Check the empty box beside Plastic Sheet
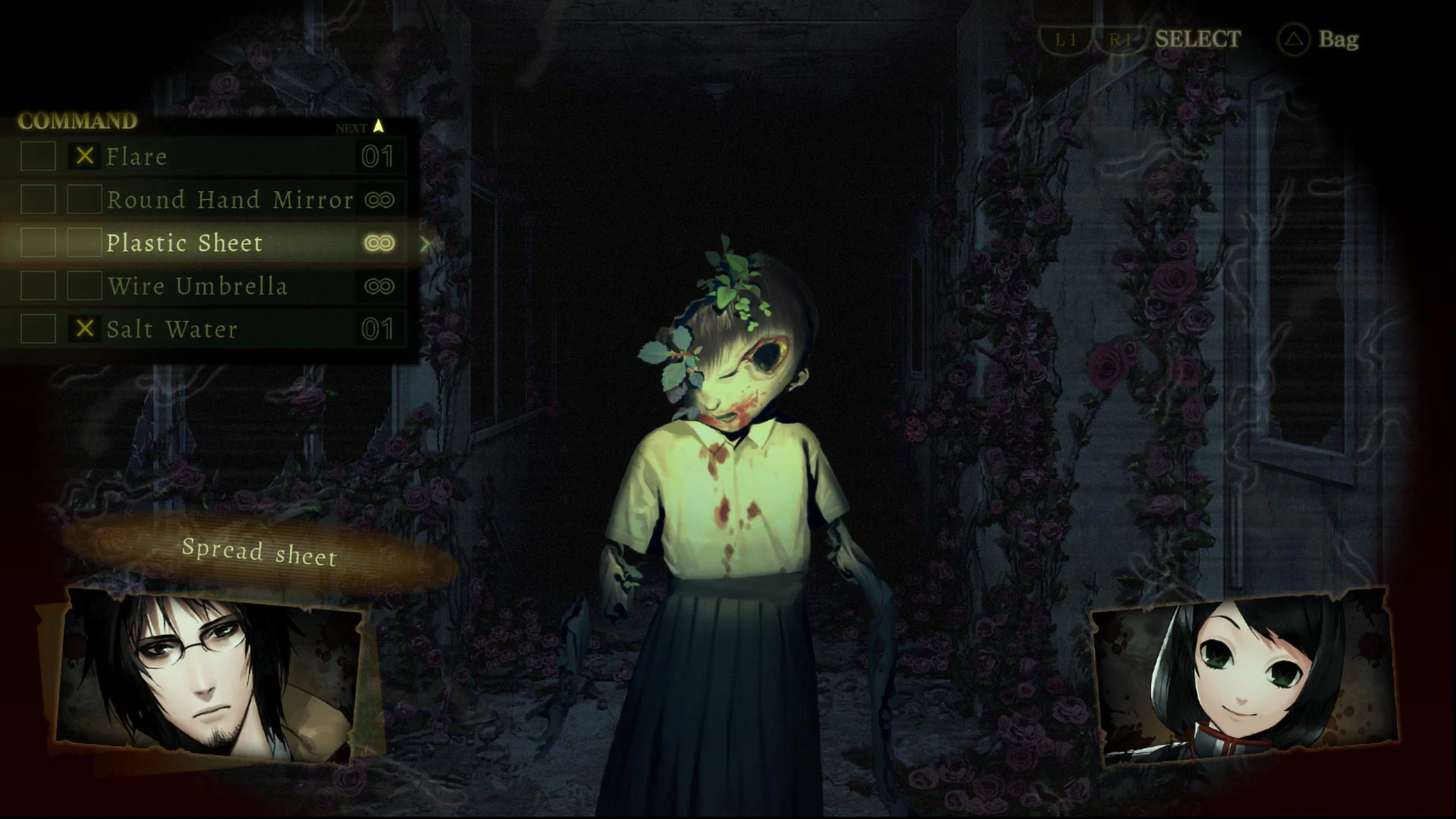 (86, 243)
